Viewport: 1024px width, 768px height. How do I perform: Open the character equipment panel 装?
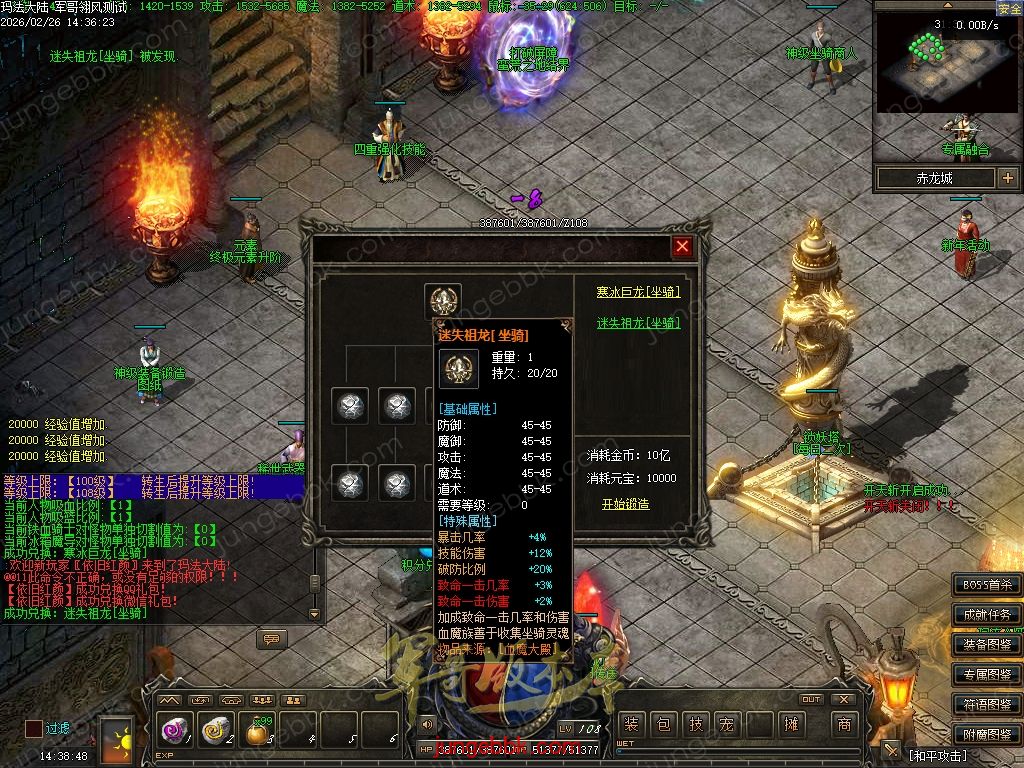pos(631,725)
